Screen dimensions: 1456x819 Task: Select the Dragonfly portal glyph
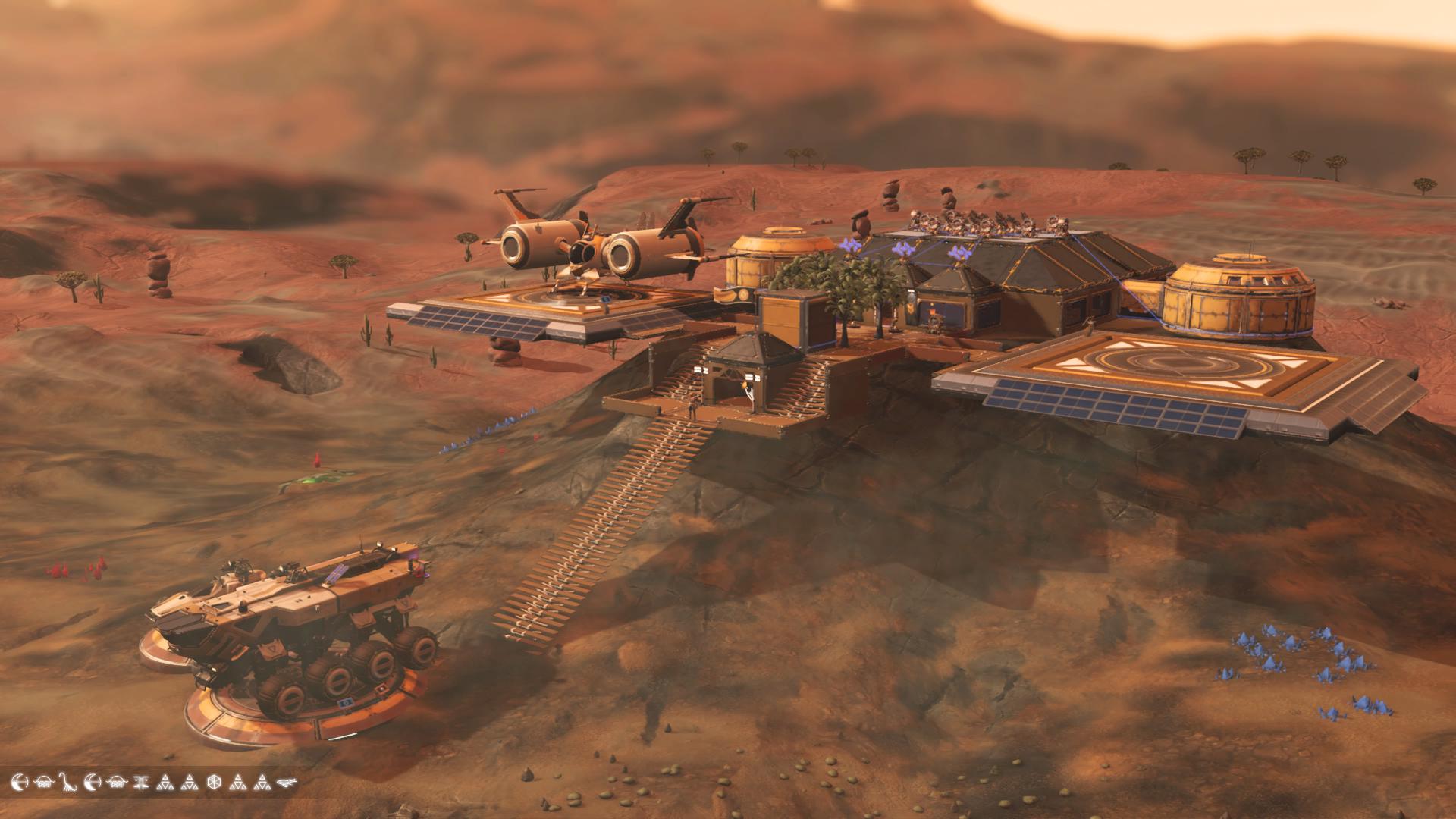(143, 783)
